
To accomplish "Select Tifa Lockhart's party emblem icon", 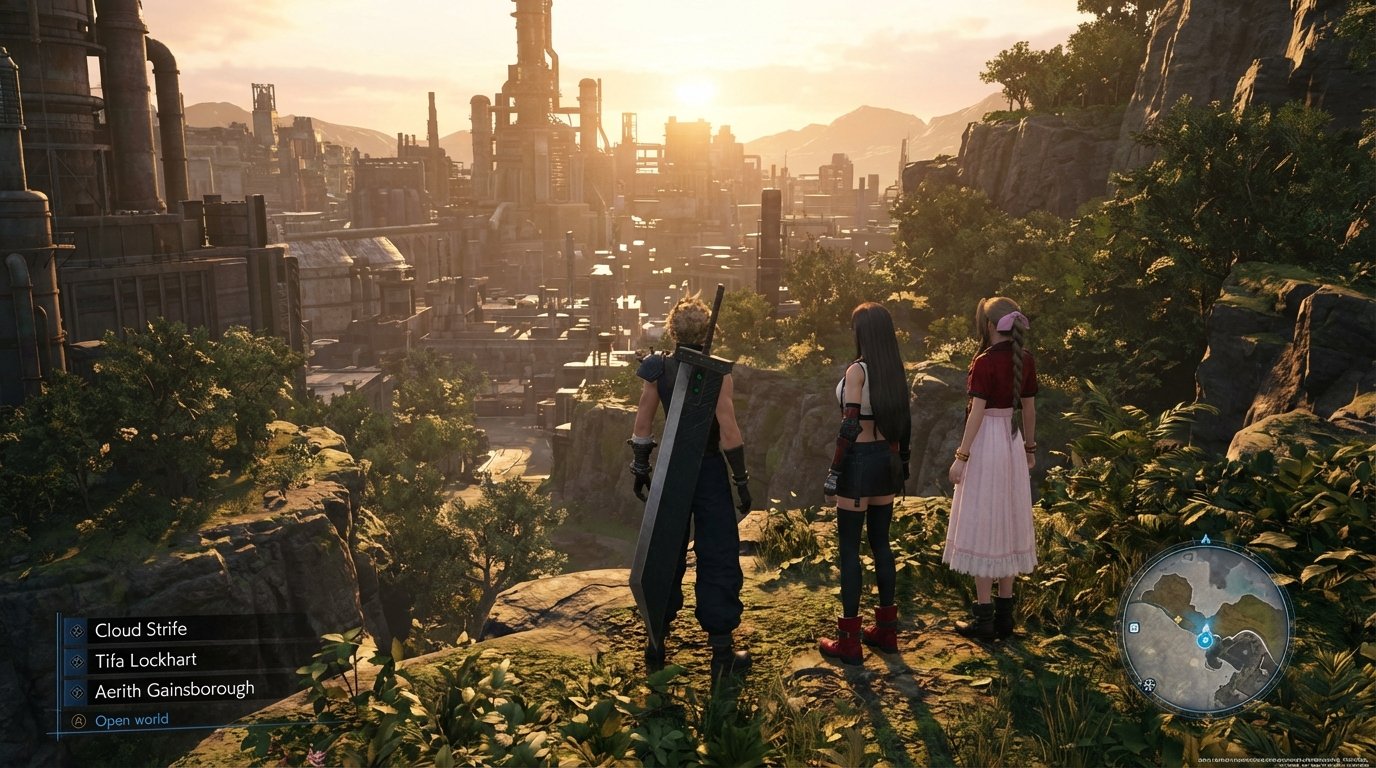I will (x=77, y=661).
